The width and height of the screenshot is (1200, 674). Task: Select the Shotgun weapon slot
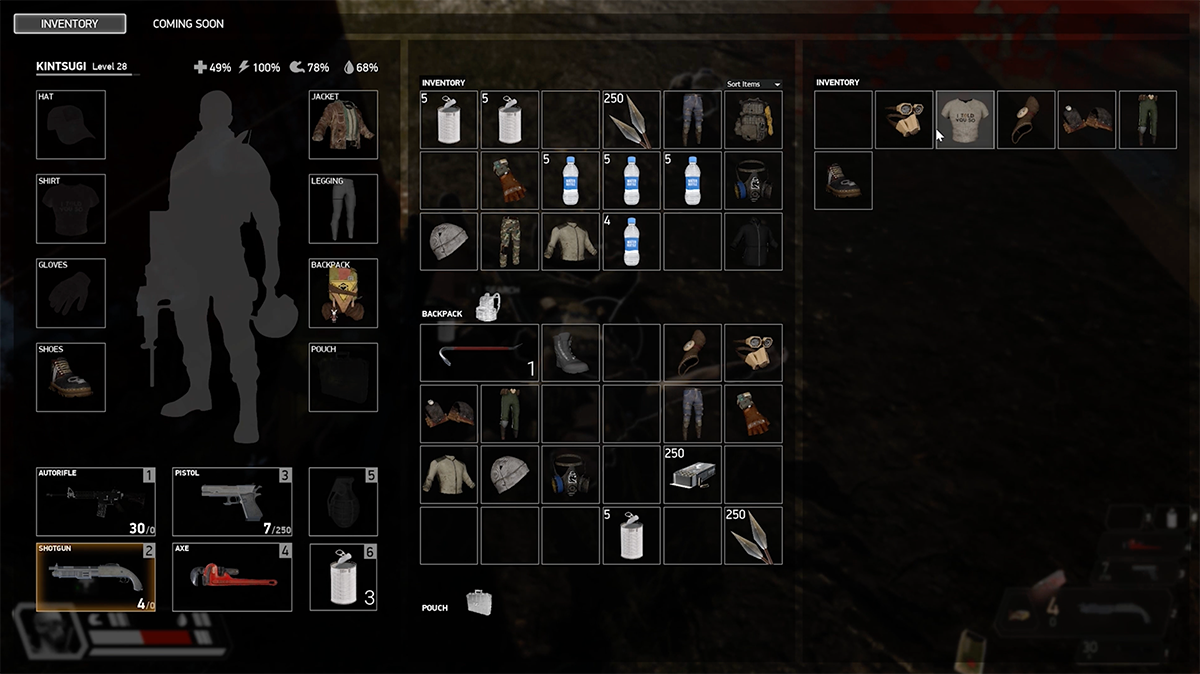click(95, 577)
